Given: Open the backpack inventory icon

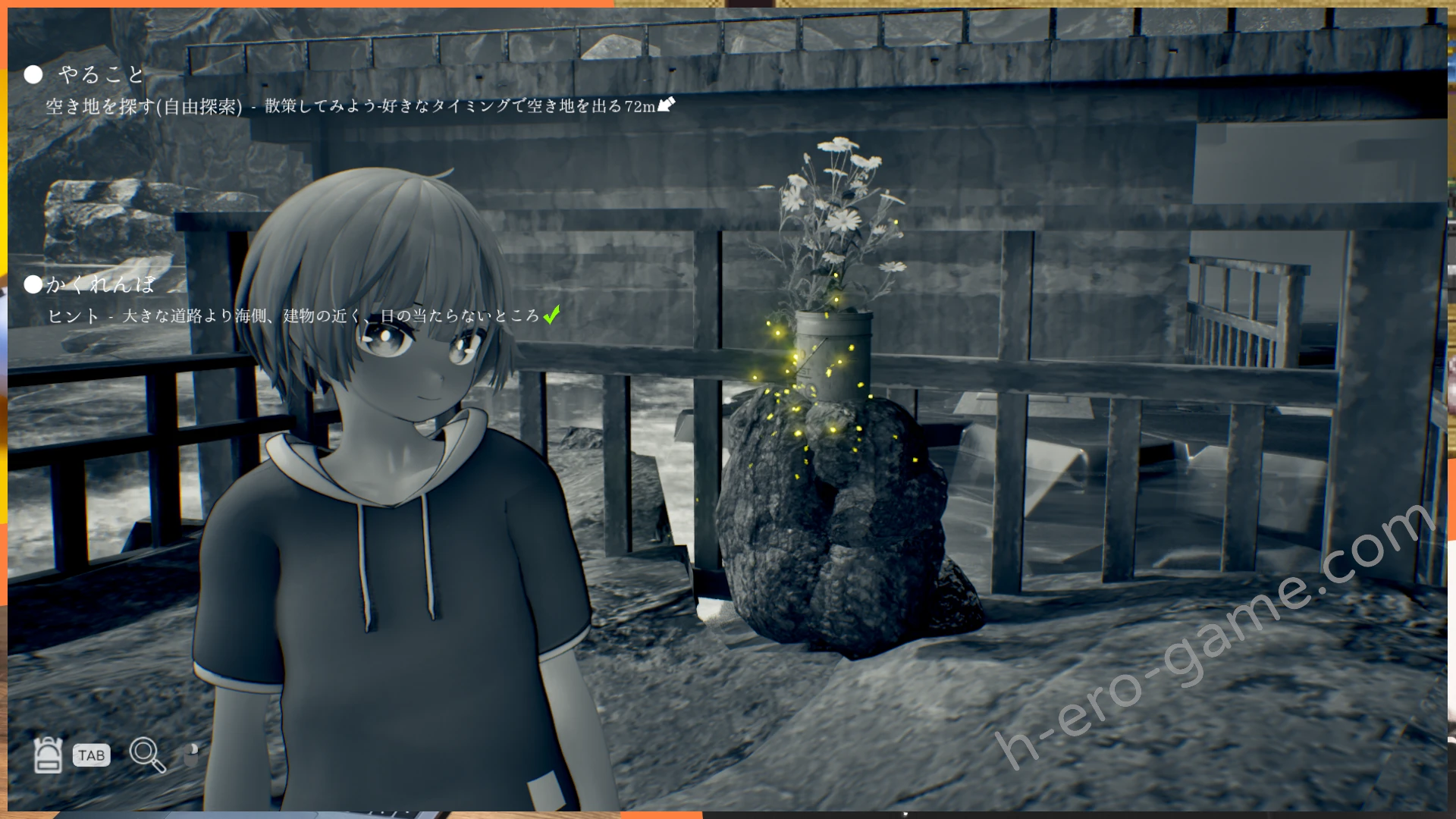Looking at the screenshot, I should pyautogui.click(x=48, y=755).
